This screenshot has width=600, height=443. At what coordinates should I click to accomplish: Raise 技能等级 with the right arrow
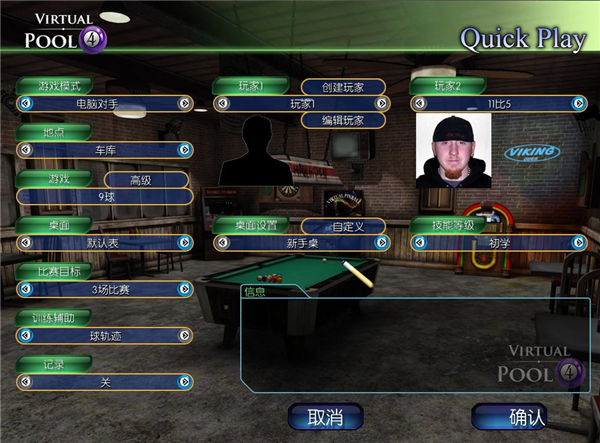click(579, 242)
